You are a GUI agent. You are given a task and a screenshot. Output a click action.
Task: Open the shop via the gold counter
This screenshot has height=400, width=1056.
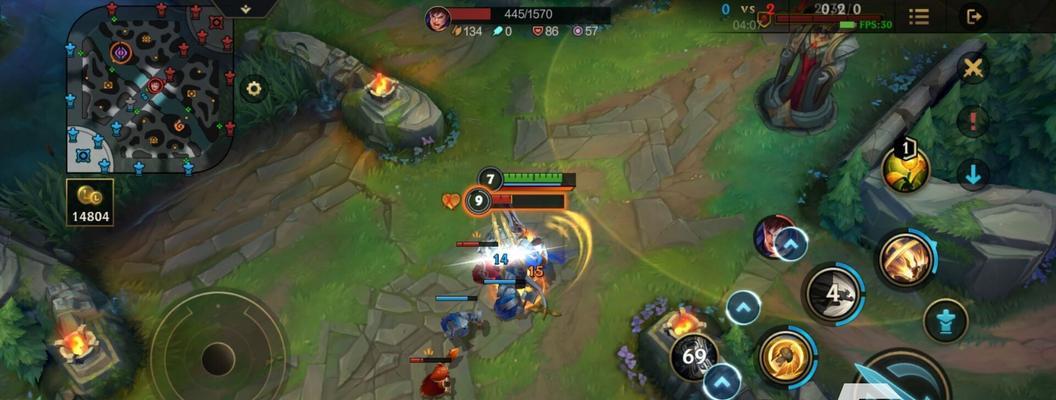tap(90, 203)
